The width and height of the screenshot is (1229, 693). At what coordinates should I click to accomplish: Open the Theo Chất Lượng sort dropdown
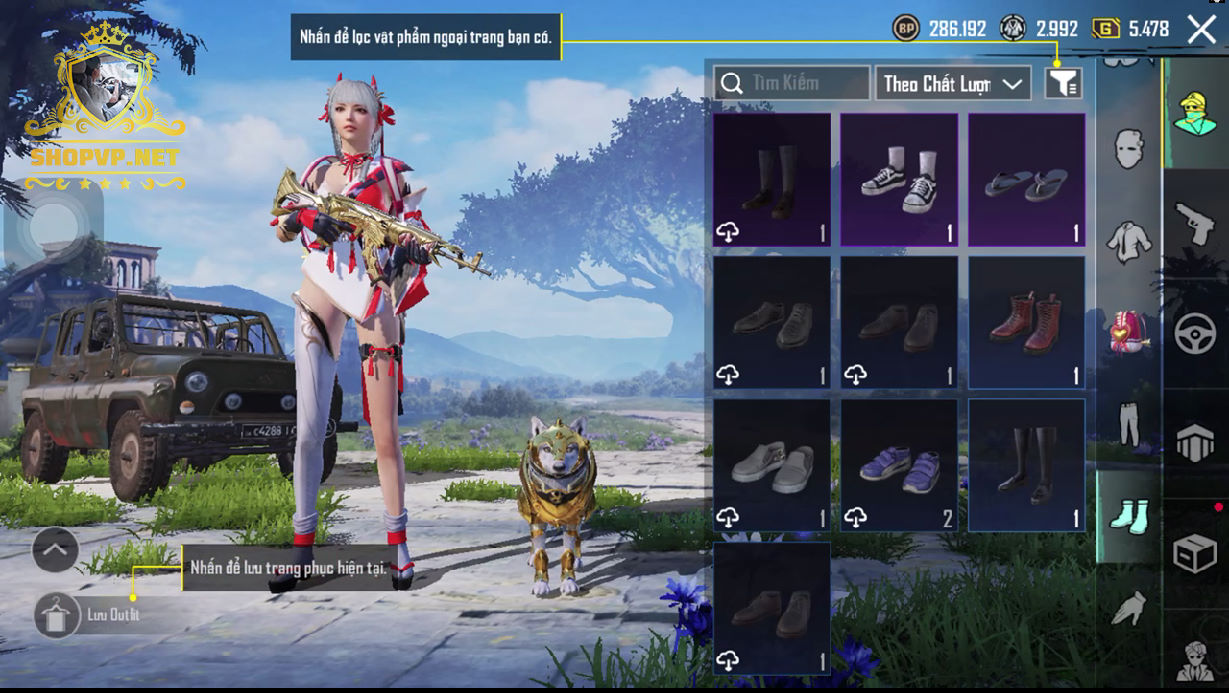pos(953,83)
